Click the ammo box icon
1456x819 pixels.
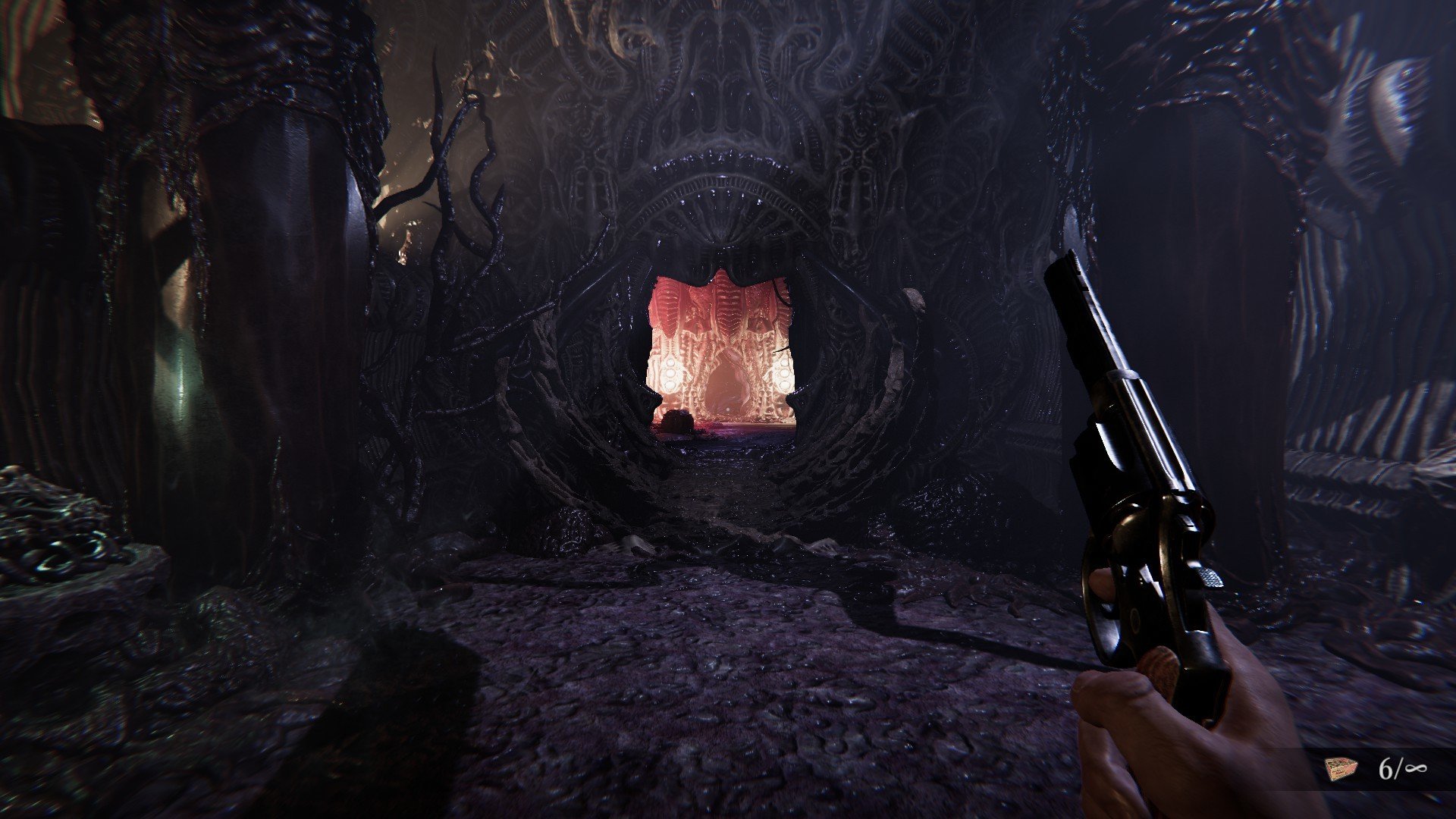point(1341,769)
